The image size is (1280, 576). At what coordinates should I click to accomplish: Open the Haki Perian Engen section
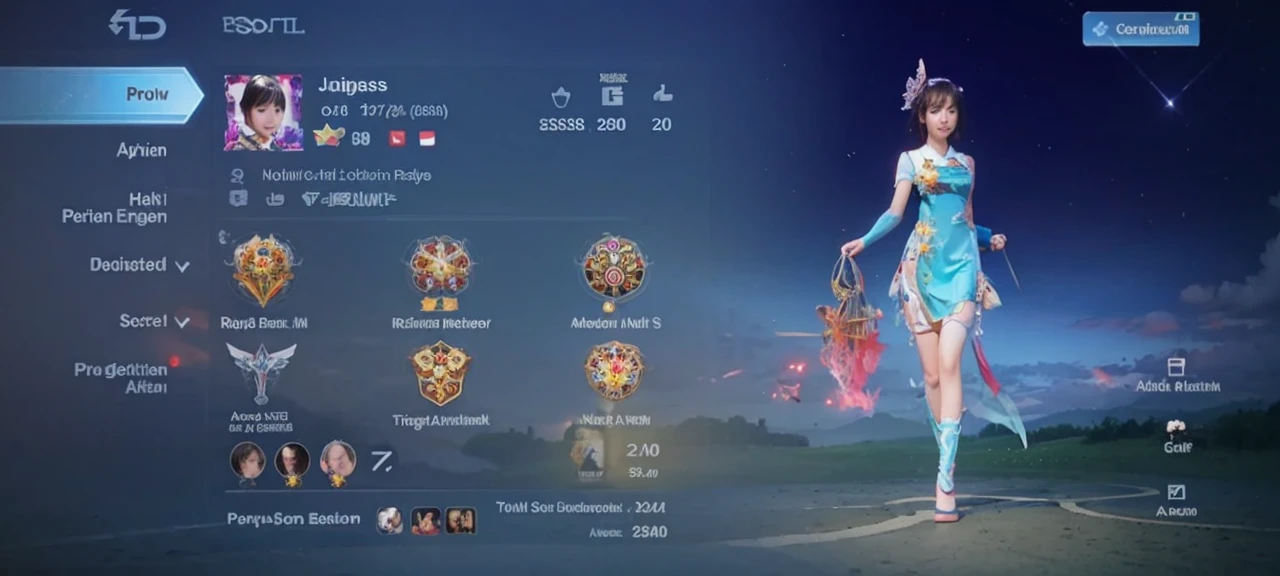[114, 207]
